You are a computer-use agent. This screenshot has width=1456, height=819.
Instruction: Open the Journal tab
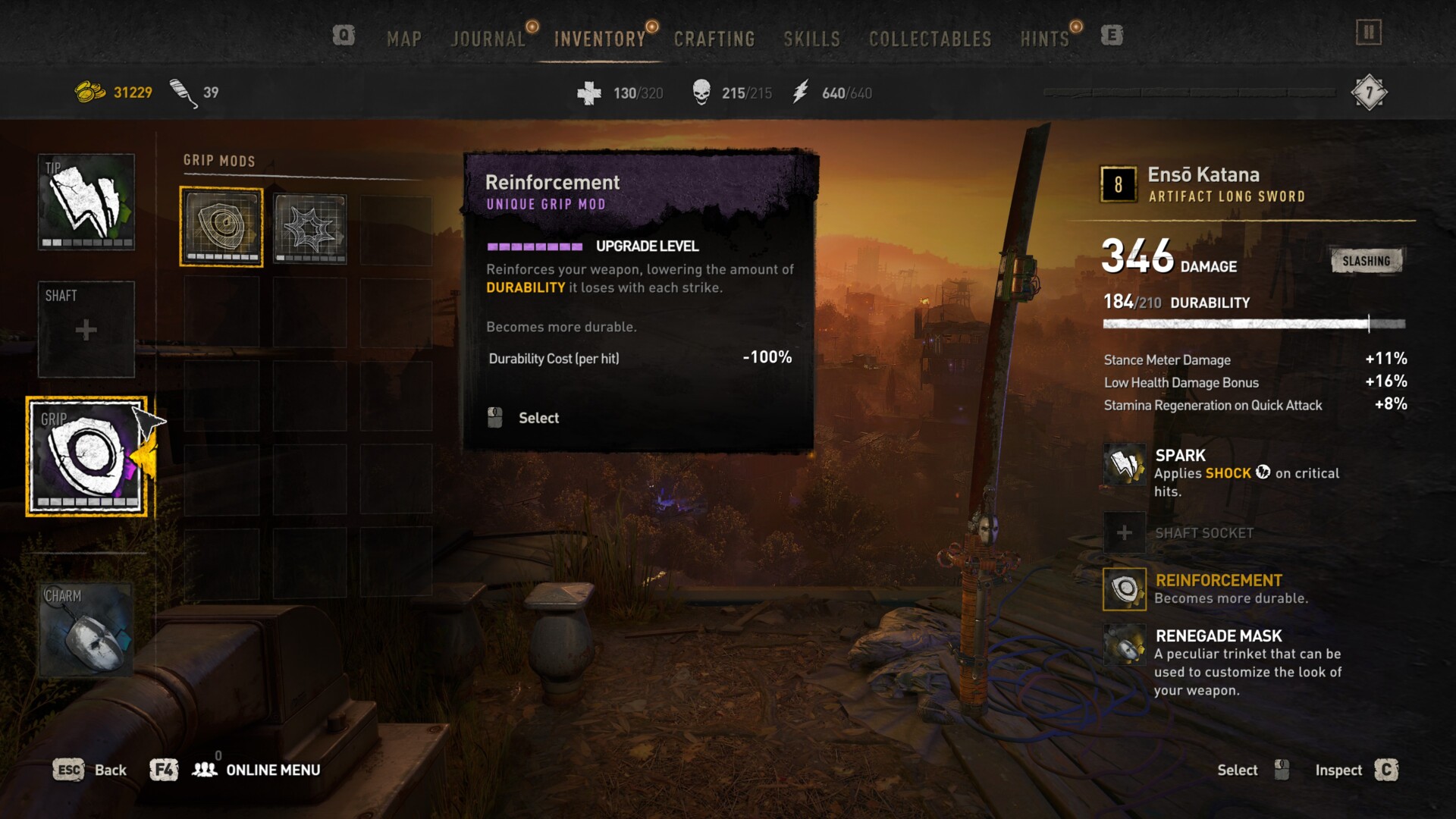pos(488,39)
